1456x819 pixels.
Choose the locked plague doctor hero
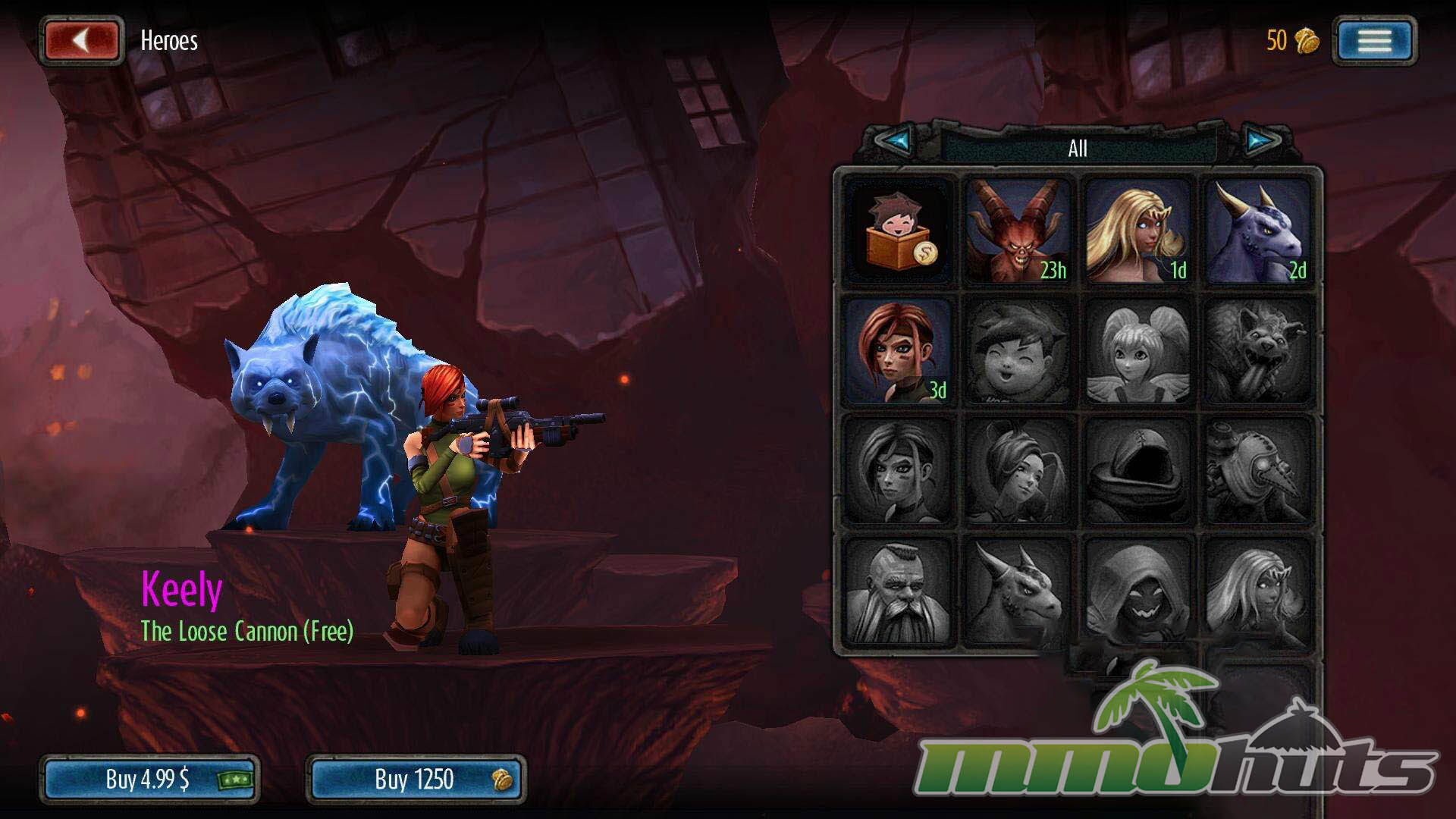[x=1257, y=471]
